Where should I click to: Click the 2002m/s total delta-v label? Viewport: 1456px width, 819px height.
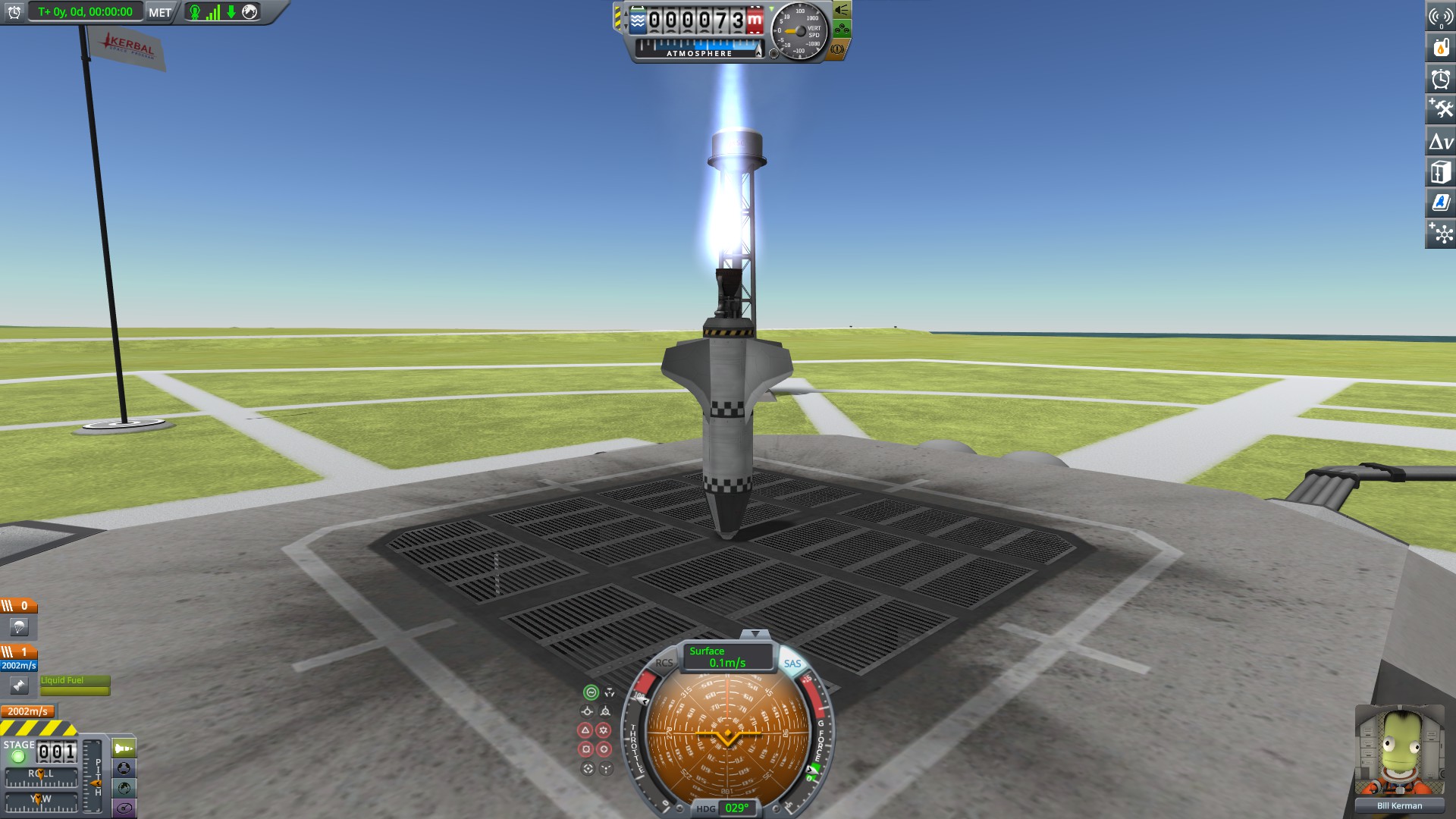tap(29, 711)
